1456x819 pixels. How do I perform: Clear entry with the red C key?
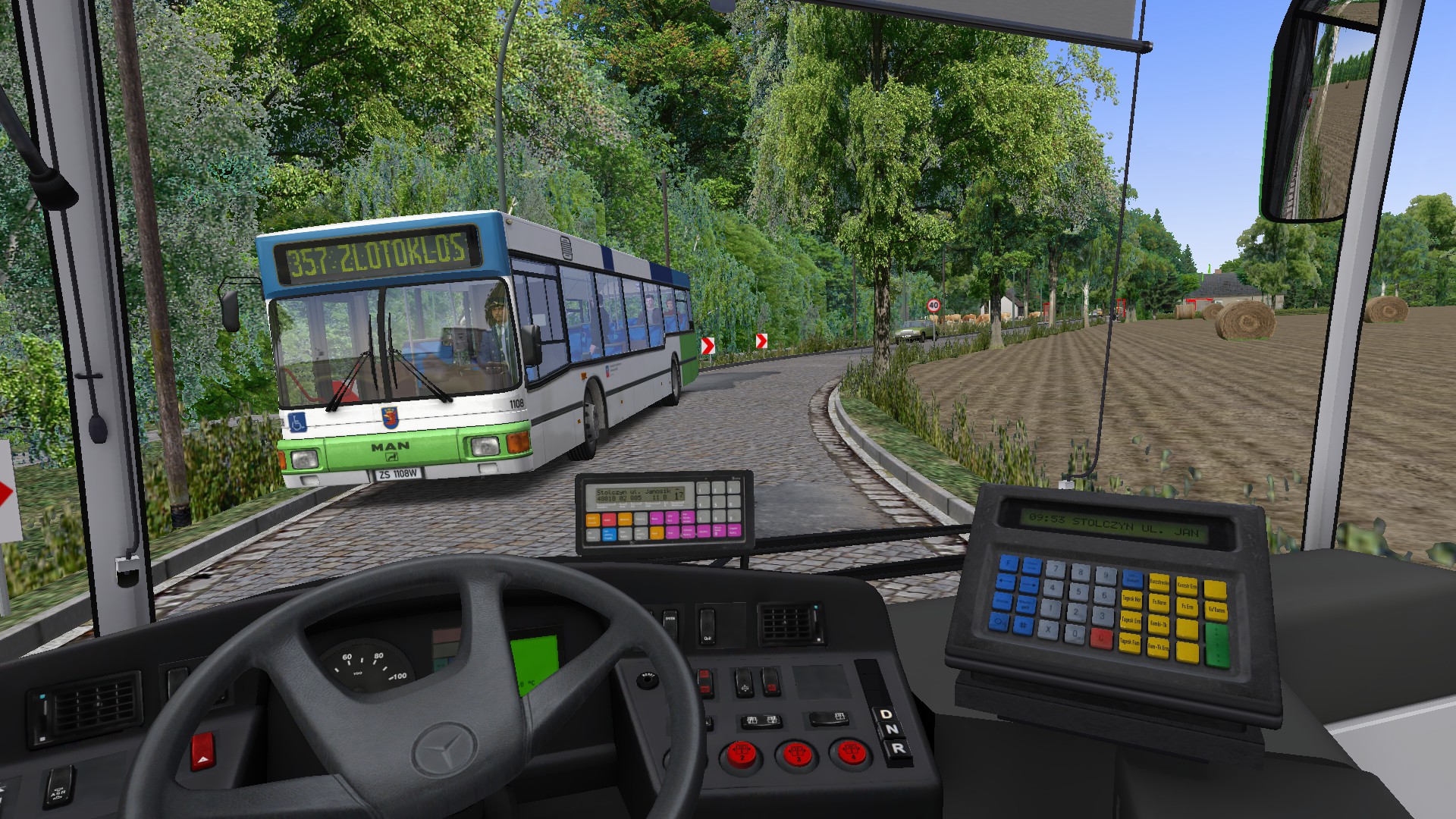pyautogui.click(x=1101, y=639)
